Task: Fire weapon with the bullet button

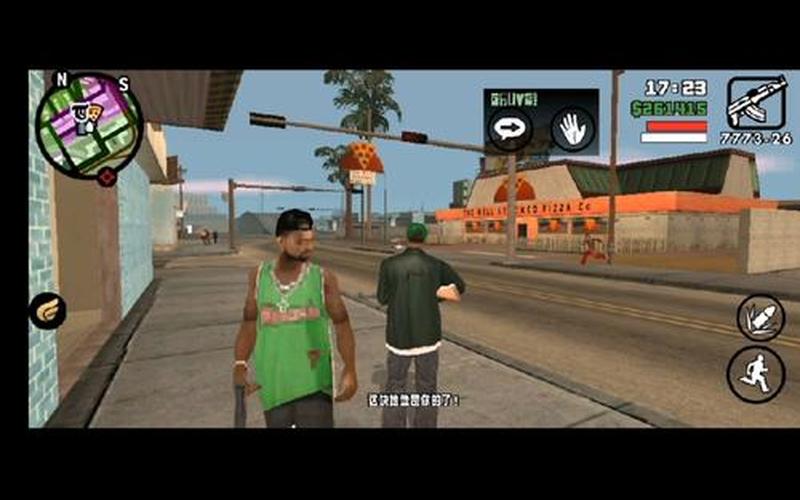Action: 759,317
